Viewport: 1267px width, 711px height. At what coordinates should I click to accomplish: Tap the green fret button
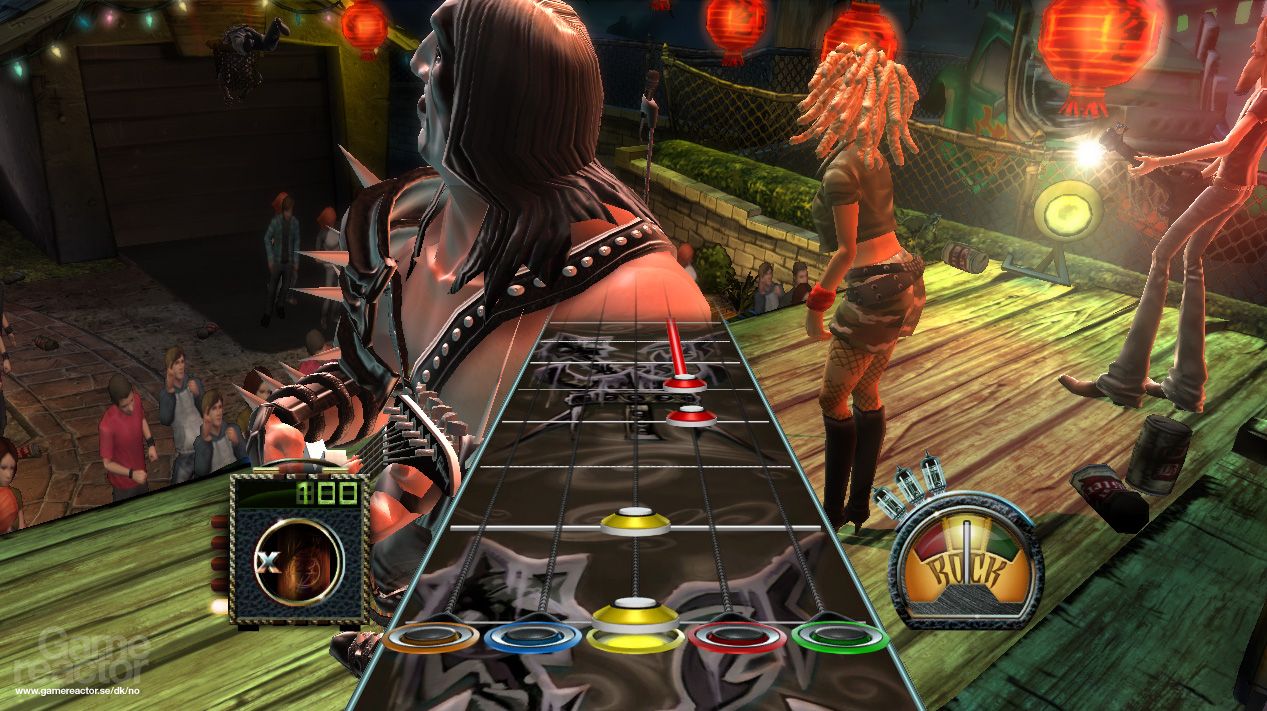(x=840, y=637)
